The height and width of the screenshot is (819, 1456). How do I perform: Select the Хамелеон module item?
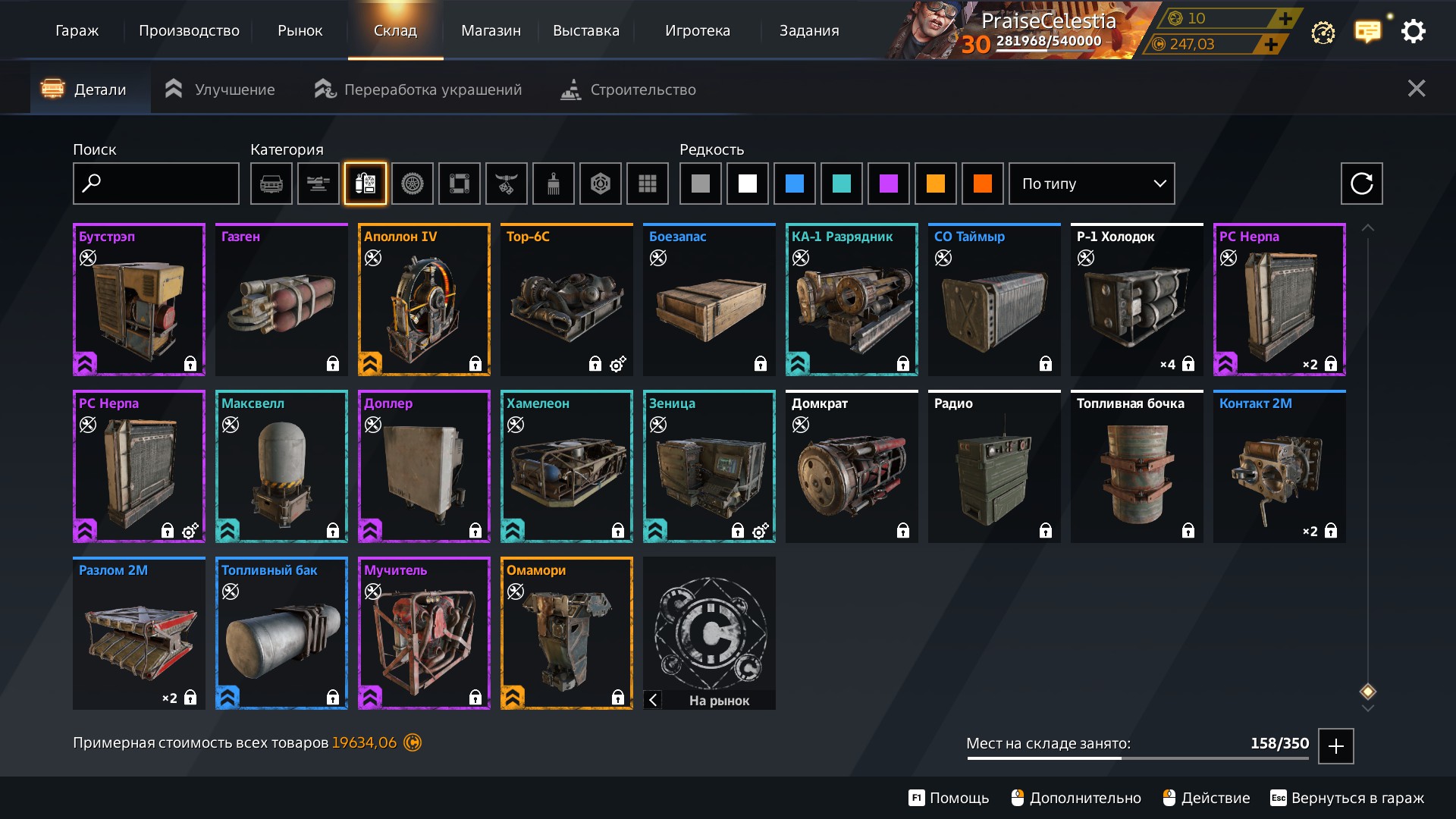tap(566, 466)
